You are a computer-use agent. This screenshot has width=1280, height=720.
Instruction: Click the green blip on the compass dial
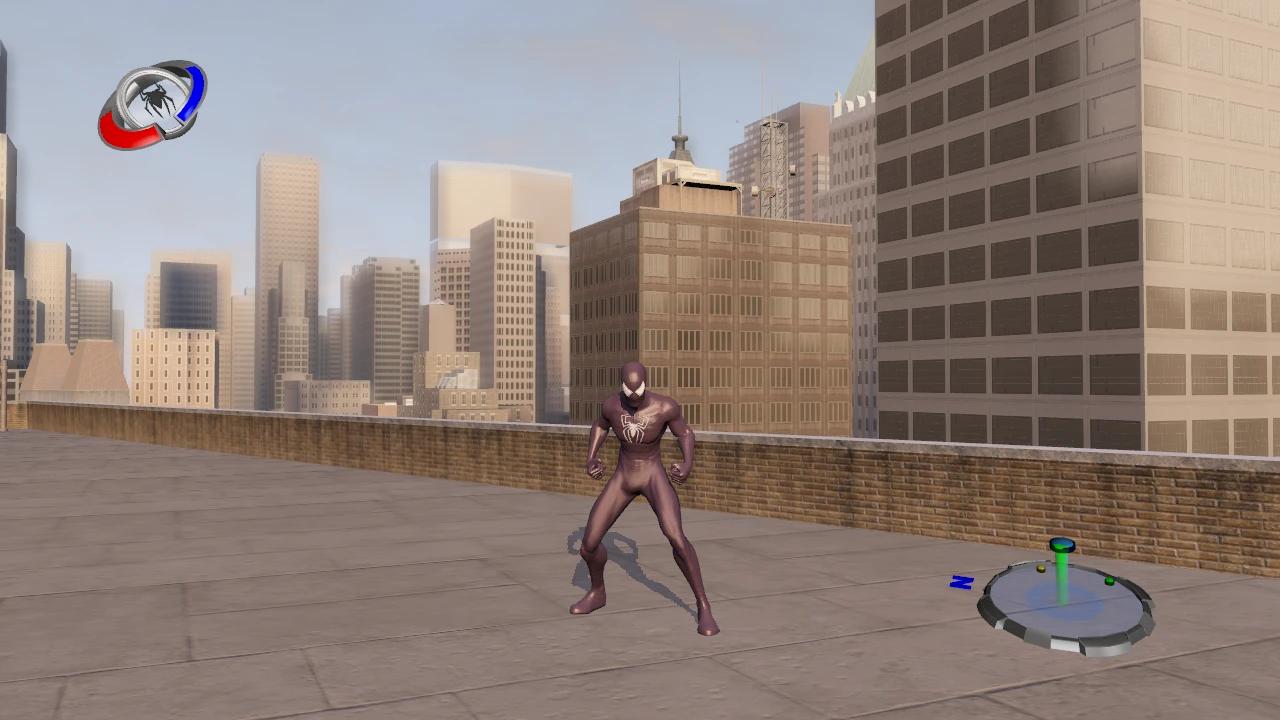[x=1108, y=581]
